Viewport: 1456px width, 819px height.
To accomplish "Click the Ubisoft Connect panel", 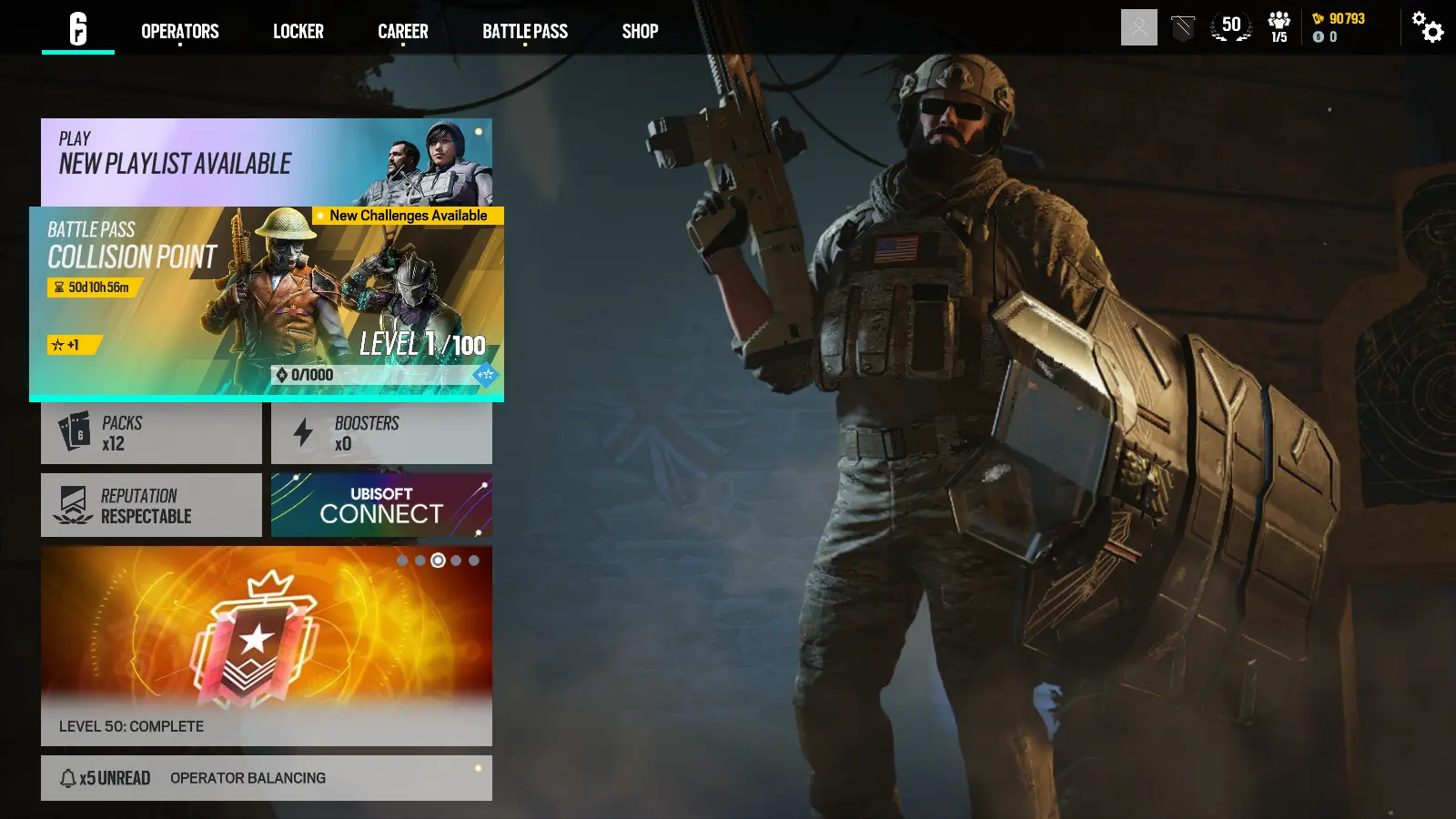I will [x=381, y=504].
